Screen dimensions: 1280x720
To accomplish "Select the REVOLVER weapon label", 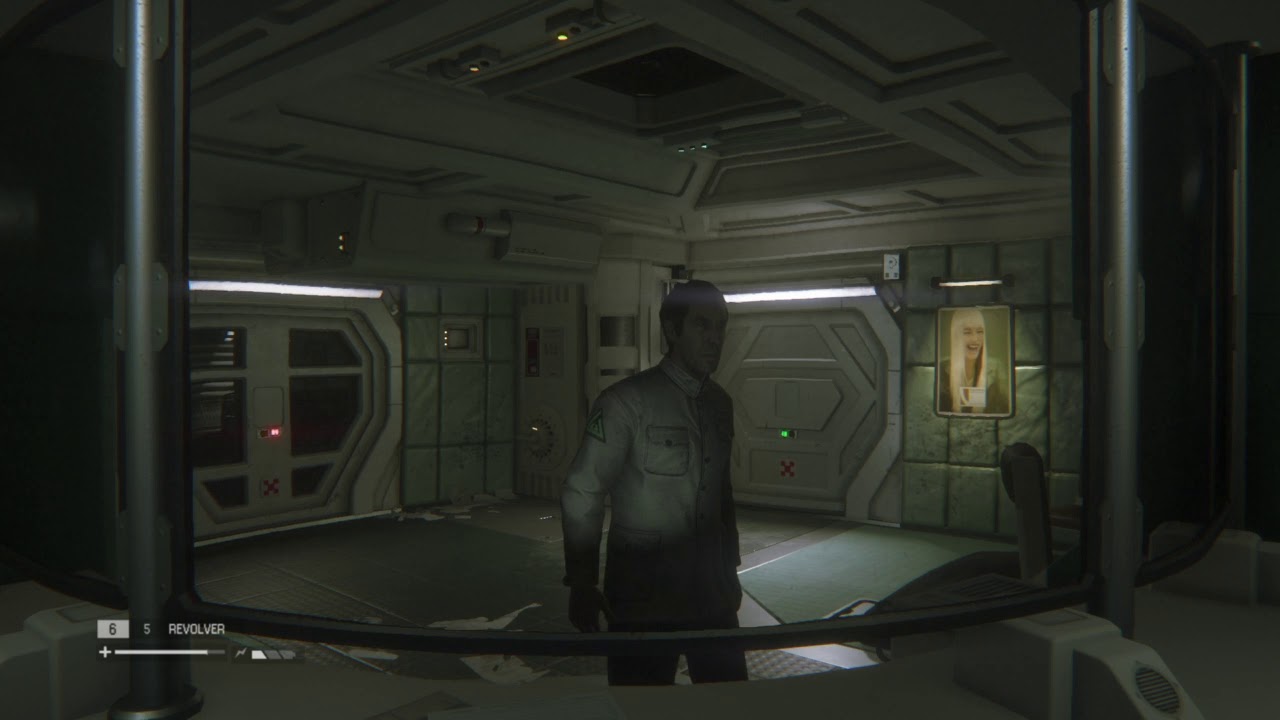I will coord(196,629).
